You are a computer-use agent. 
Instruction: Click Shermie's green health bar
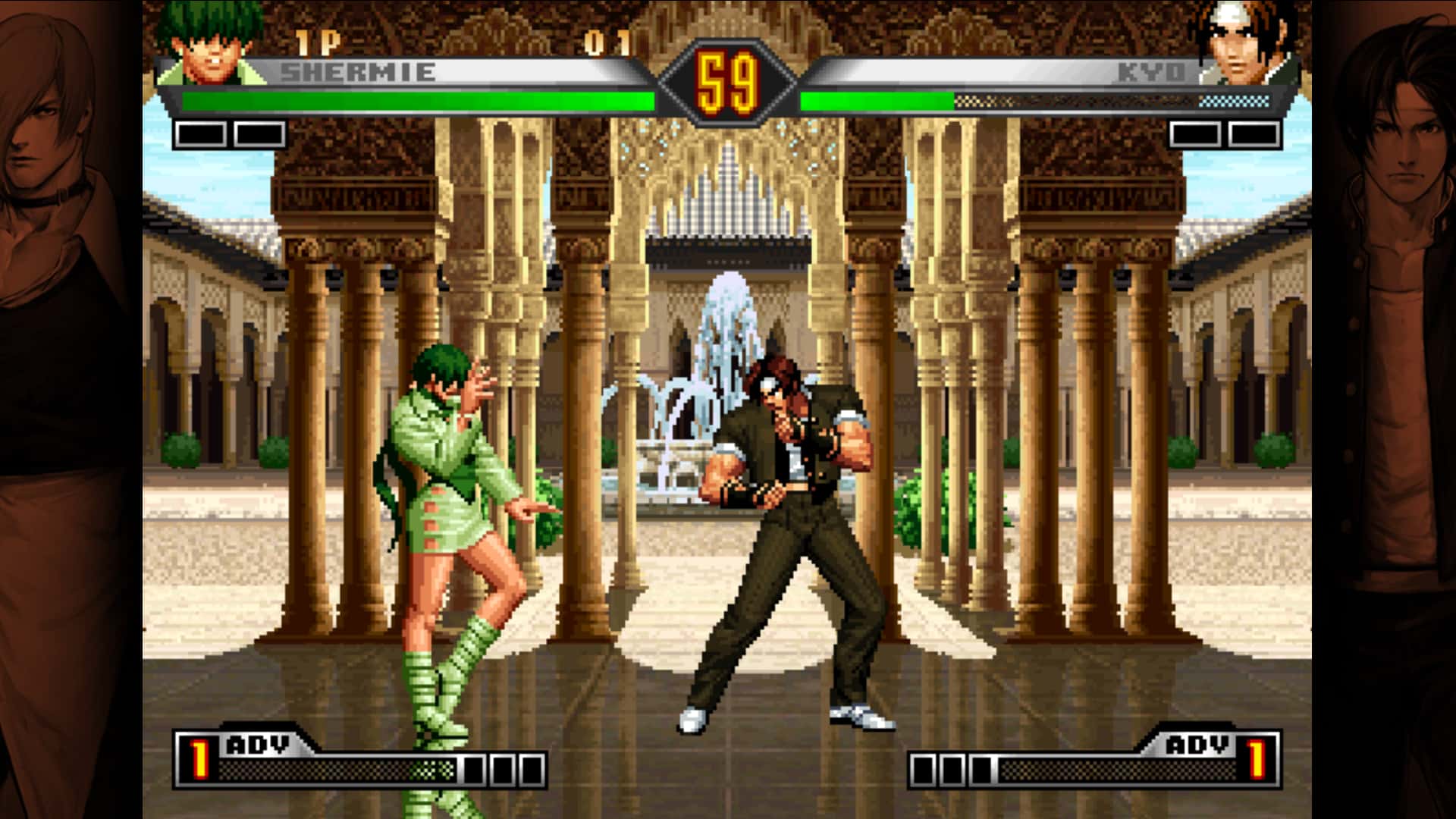(417, 98)
